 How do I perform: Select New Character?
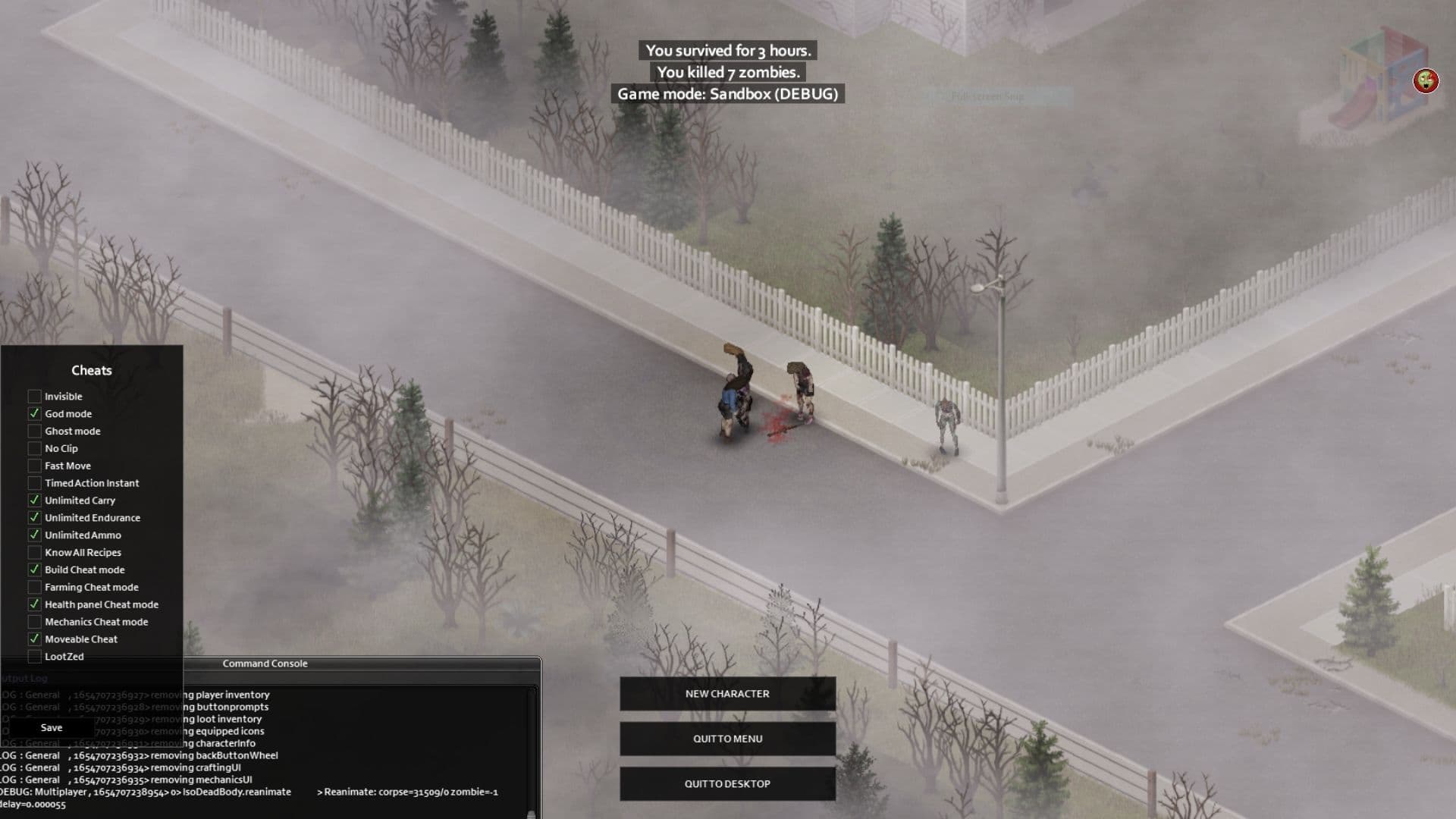[726, 693]
